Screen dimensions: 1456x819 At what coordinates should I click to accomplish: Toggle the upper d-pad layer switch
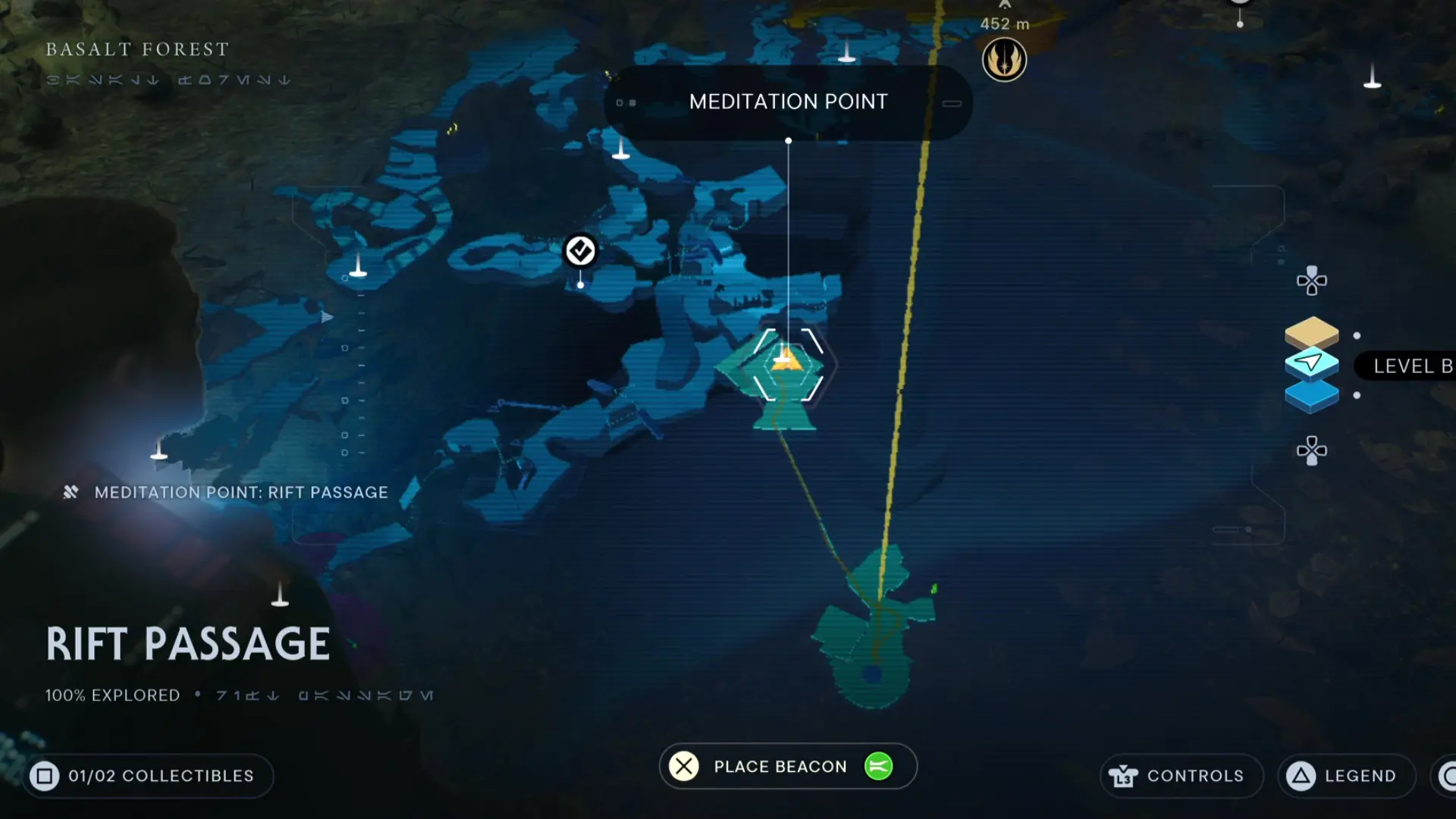(1311, 280)
